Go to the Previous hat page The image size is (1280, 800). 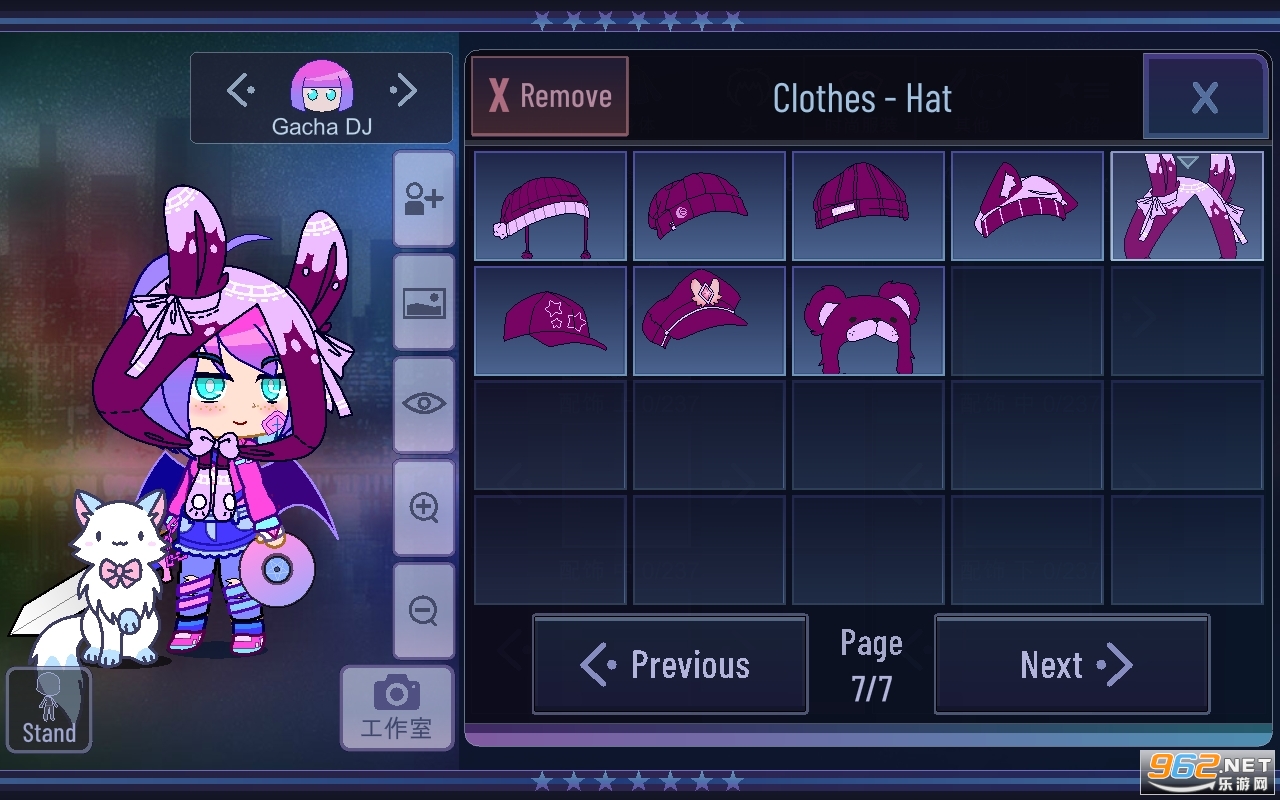(x=670, y=665)
